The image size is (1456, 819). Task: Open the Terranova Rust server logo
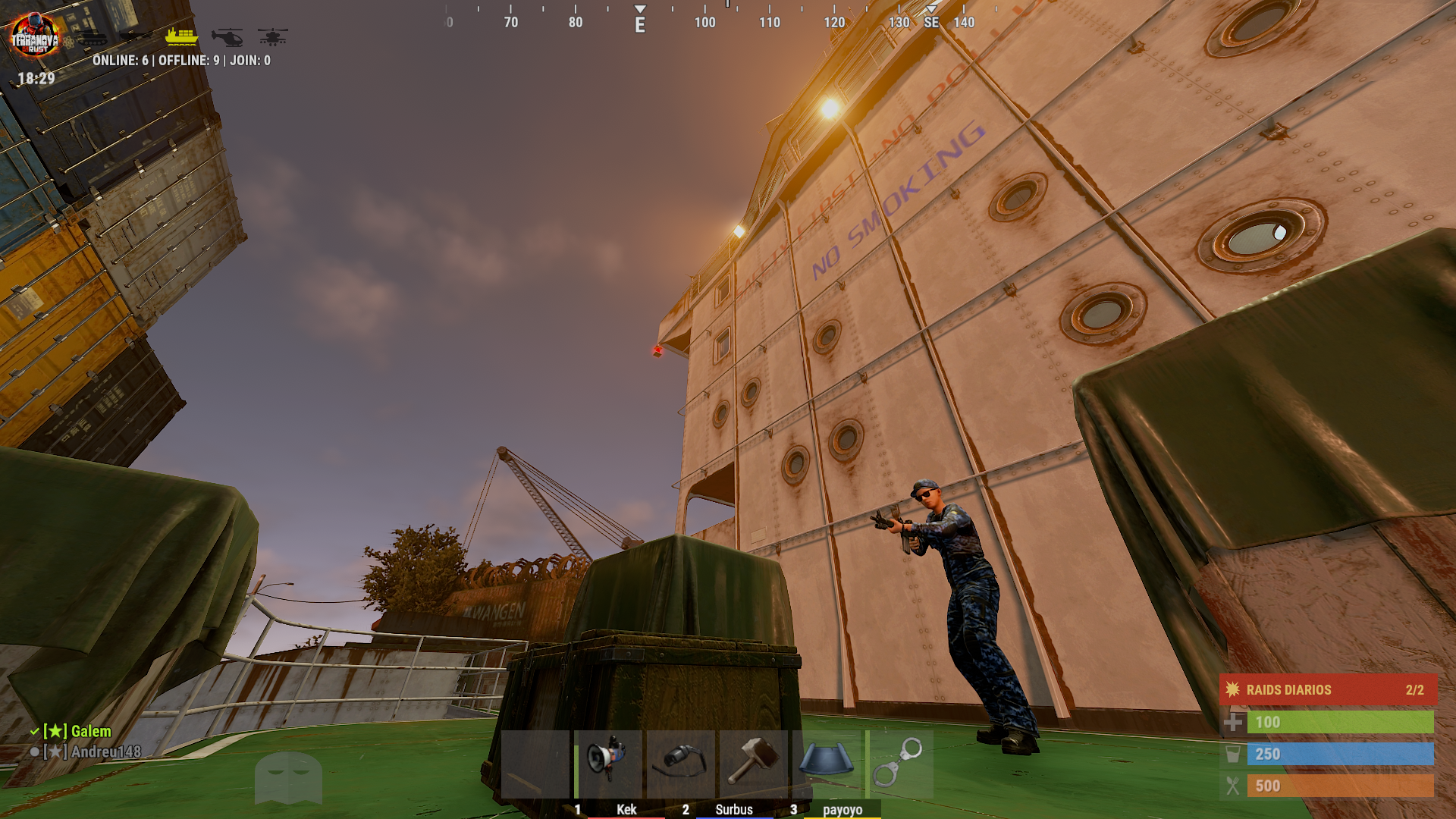click(36, 33)
